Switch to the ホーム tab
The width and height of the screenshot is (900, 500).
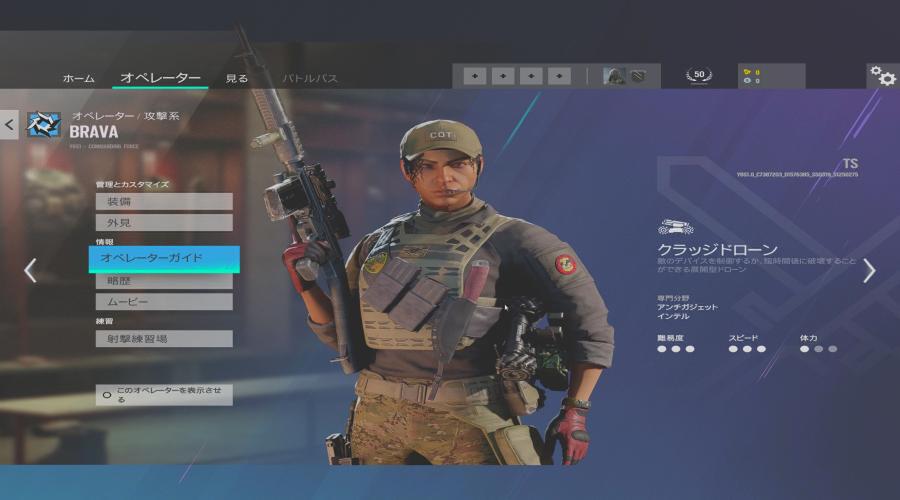pos(79,78)
